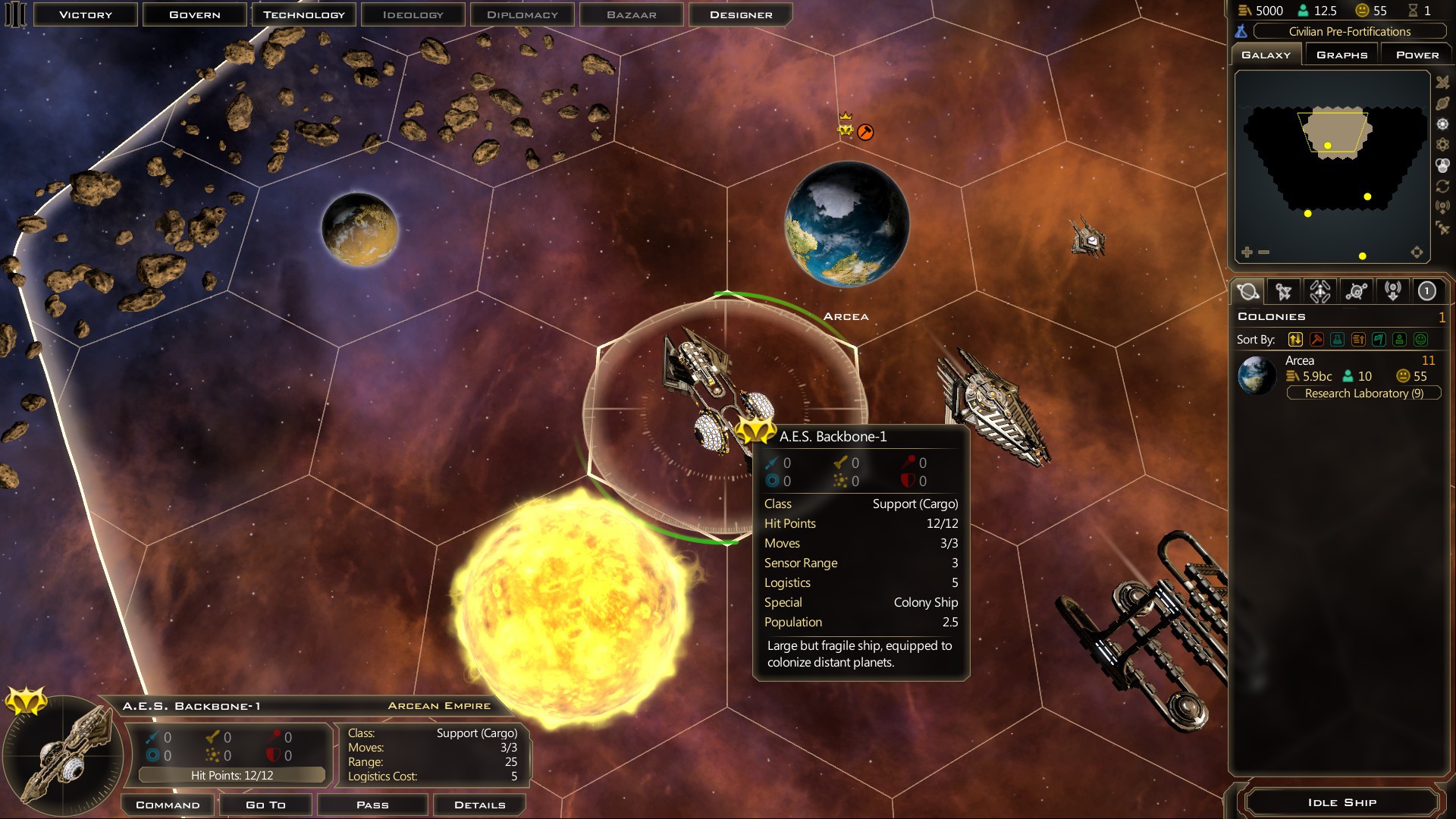Viewport: 1456px width, 819px height.
Task: Select the Galaxy minimap tab
Action: [x=1266, y=55]
